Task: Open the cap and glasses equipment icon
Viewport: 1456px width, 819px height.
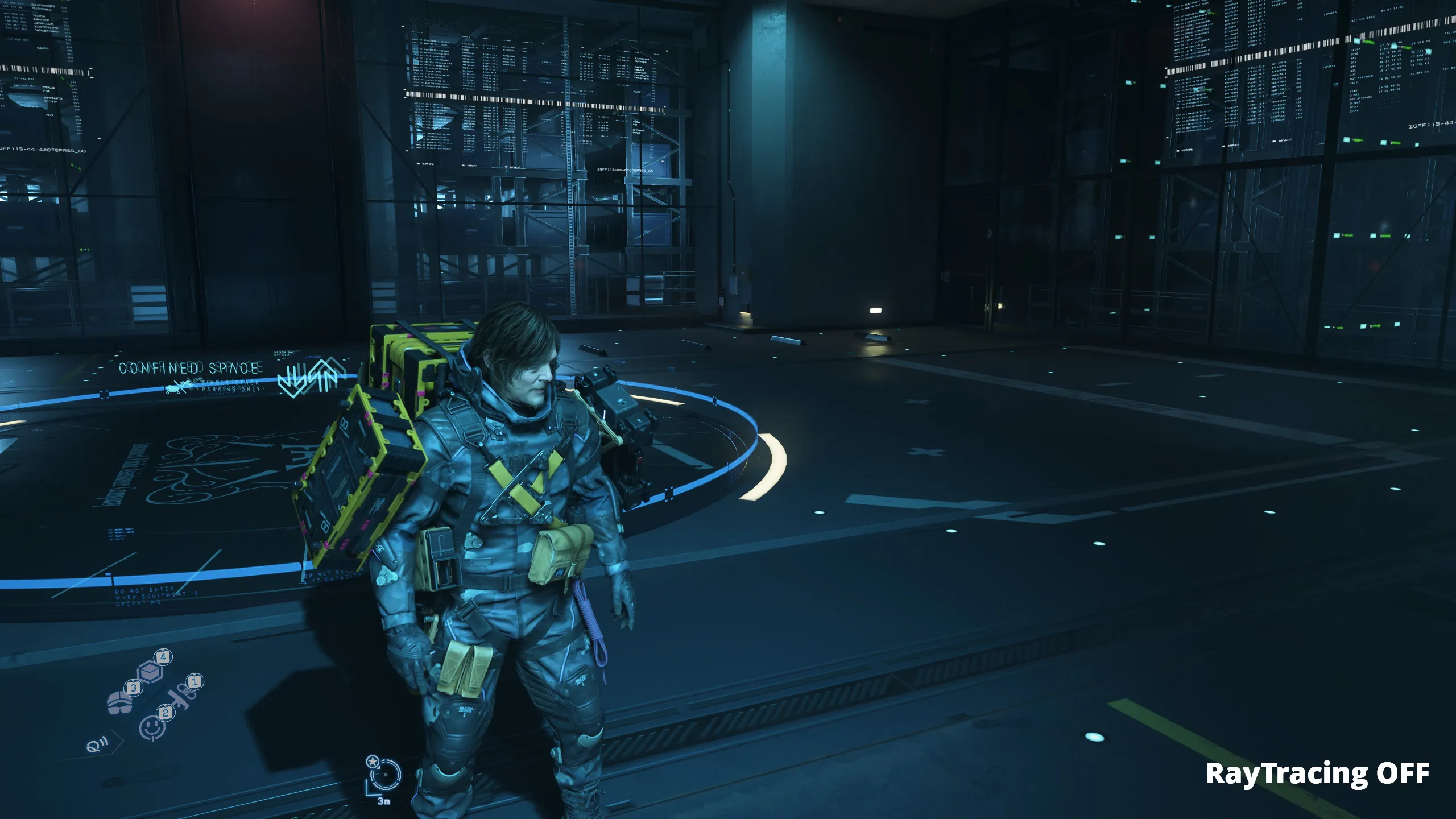Action: [120, 703]
